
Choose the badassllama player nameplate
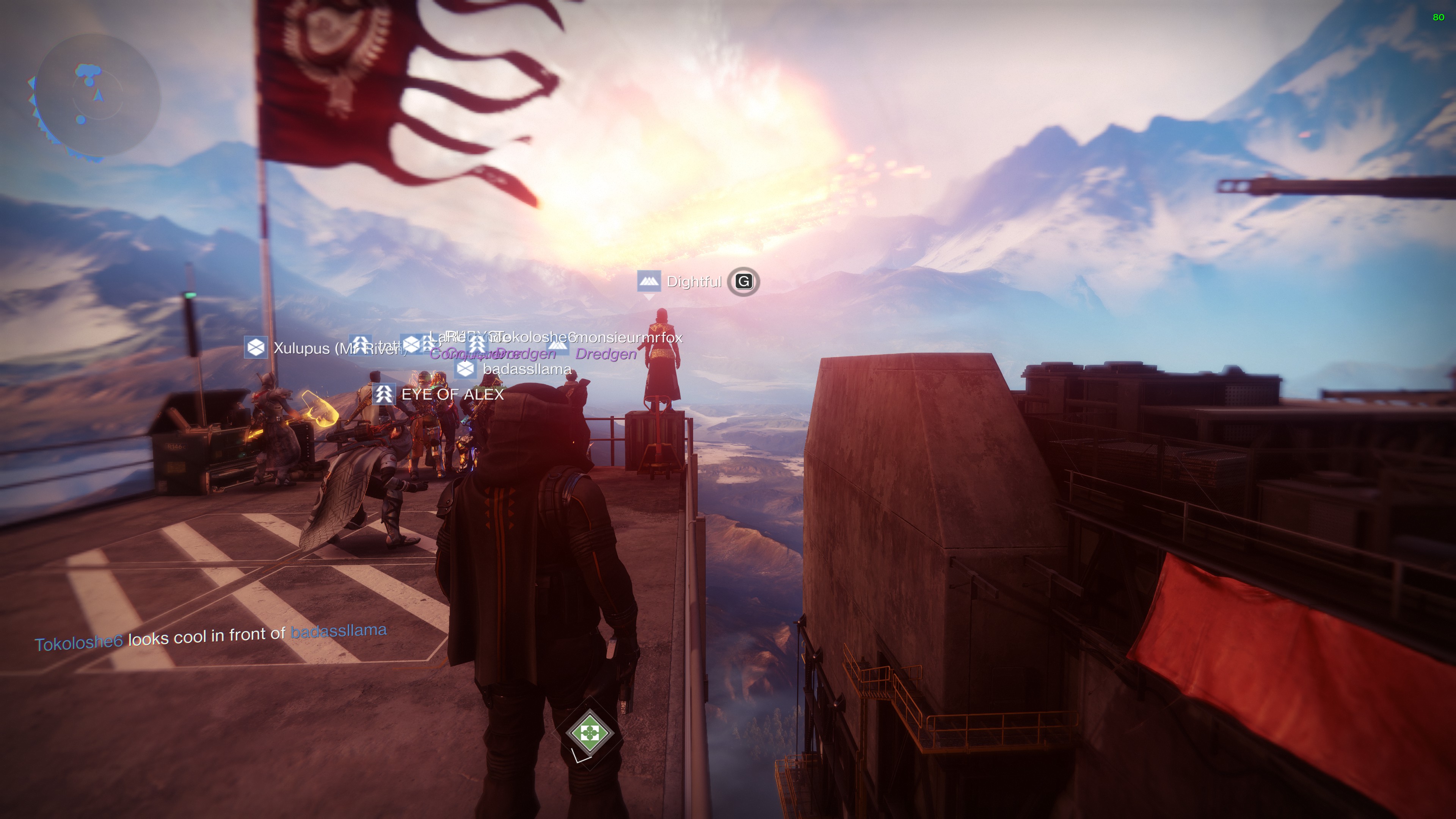tap(526, 369)
